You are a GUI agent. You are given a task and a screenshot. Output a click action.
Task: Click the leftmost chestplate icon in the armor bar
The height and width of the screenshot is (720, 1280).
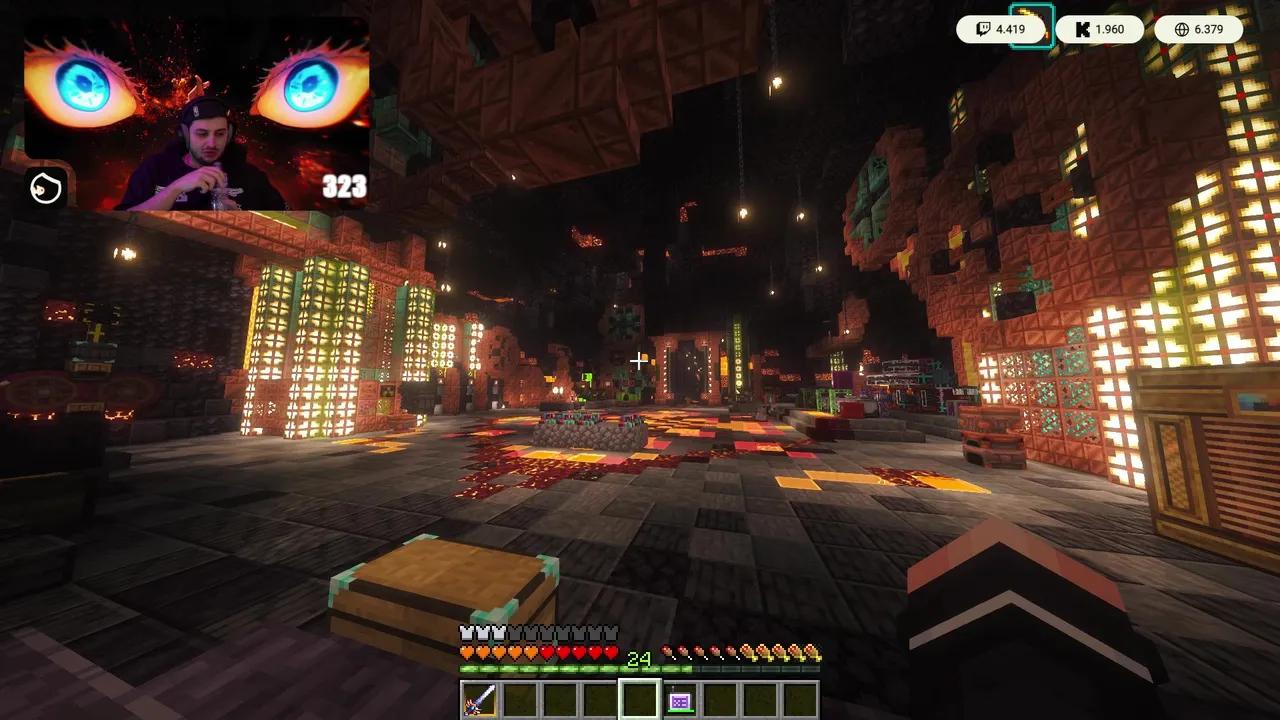(466, 632)
